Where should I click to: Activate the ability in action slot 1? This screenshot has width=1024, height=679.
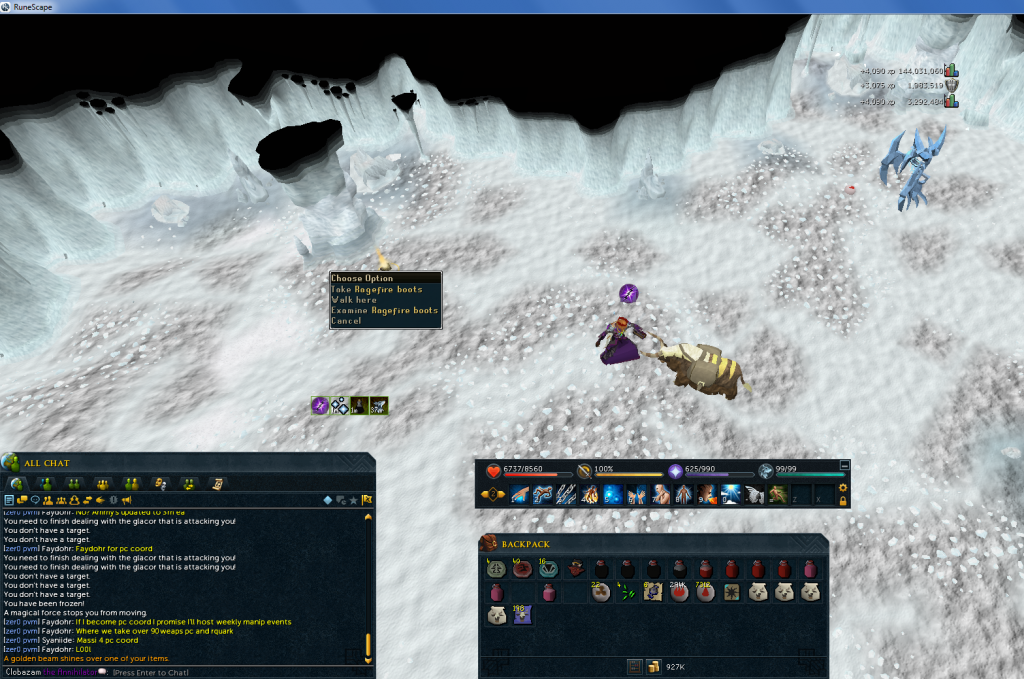coord(519,494)
